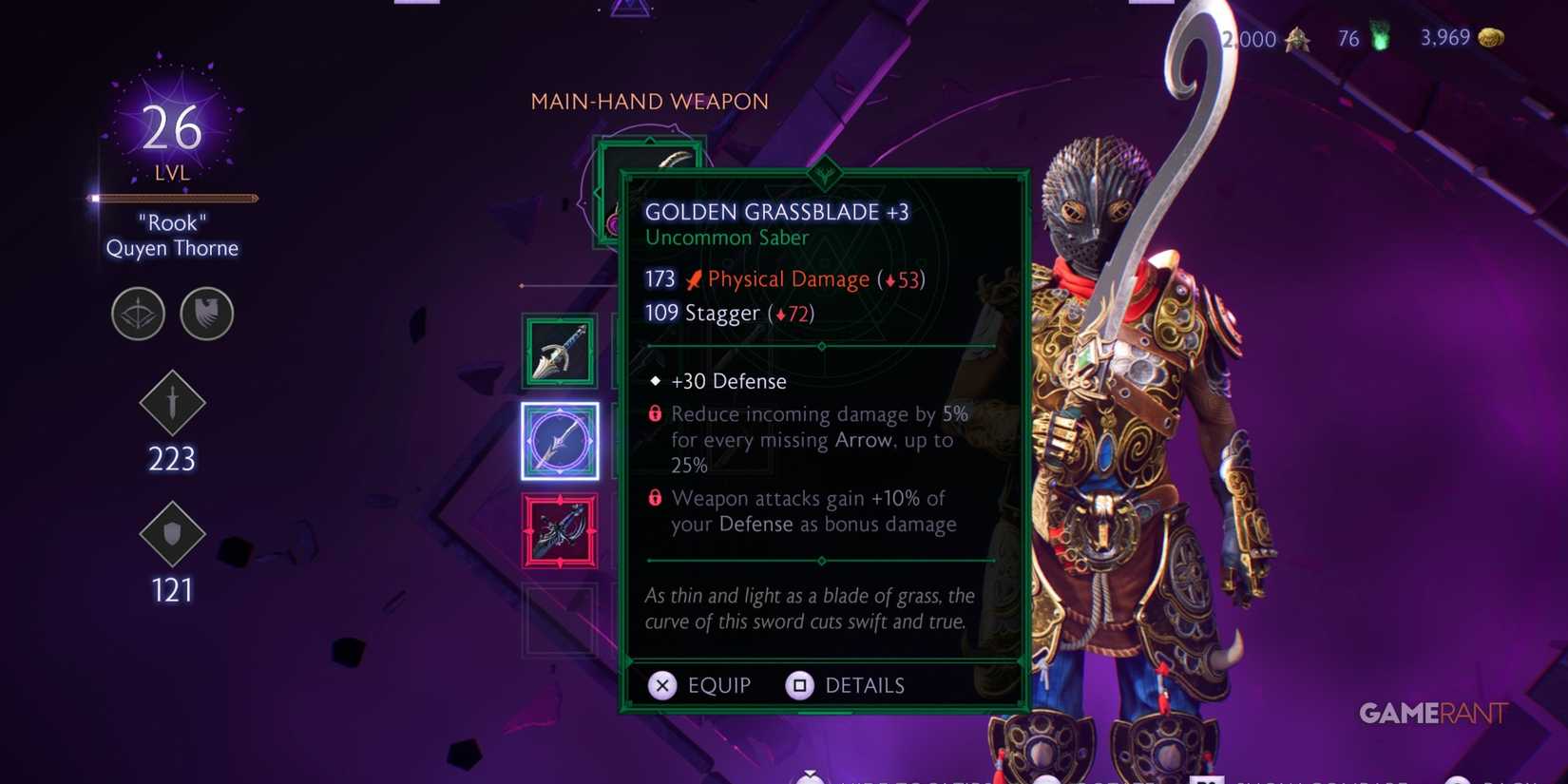Select the highlighted spear weapon icon
The image size is (1568, 784).
coord(560,441)
